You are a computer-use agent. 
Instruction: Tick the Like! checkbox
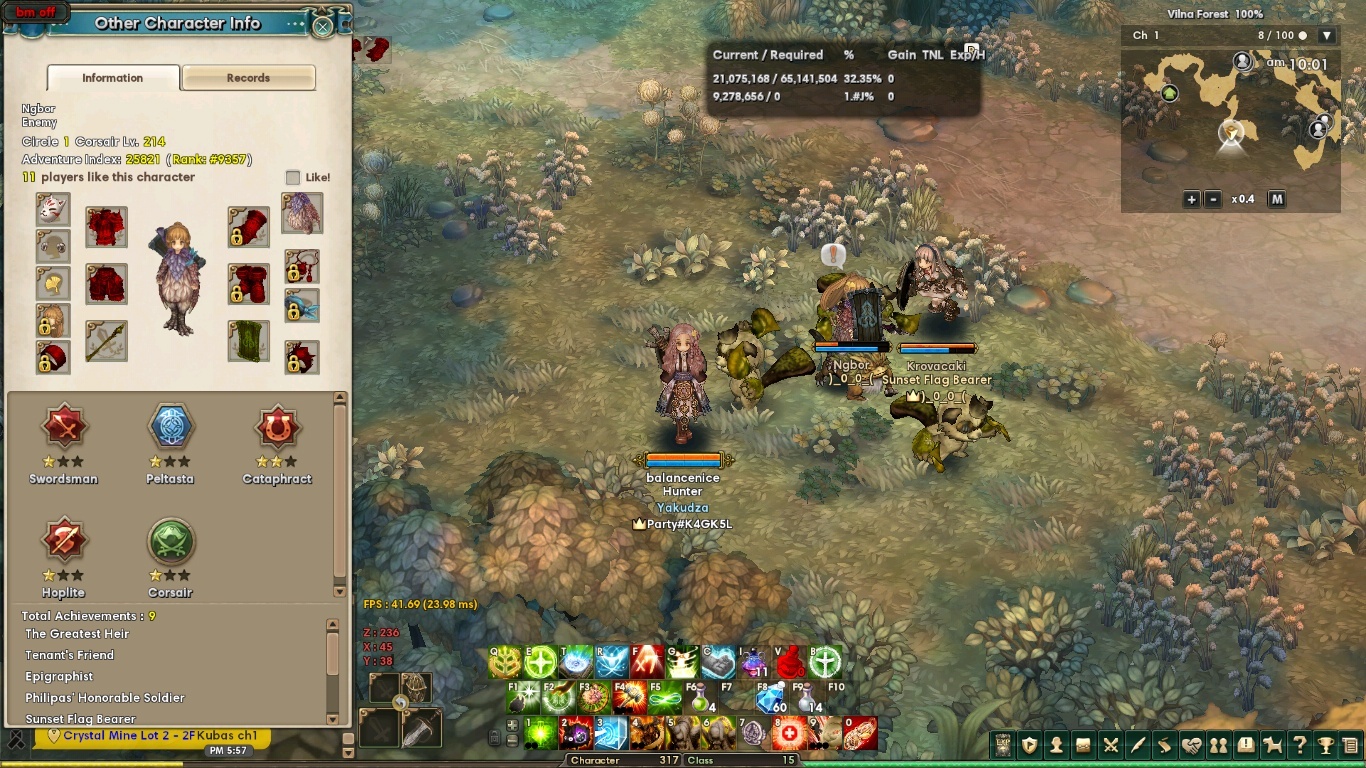pos(293,177)
